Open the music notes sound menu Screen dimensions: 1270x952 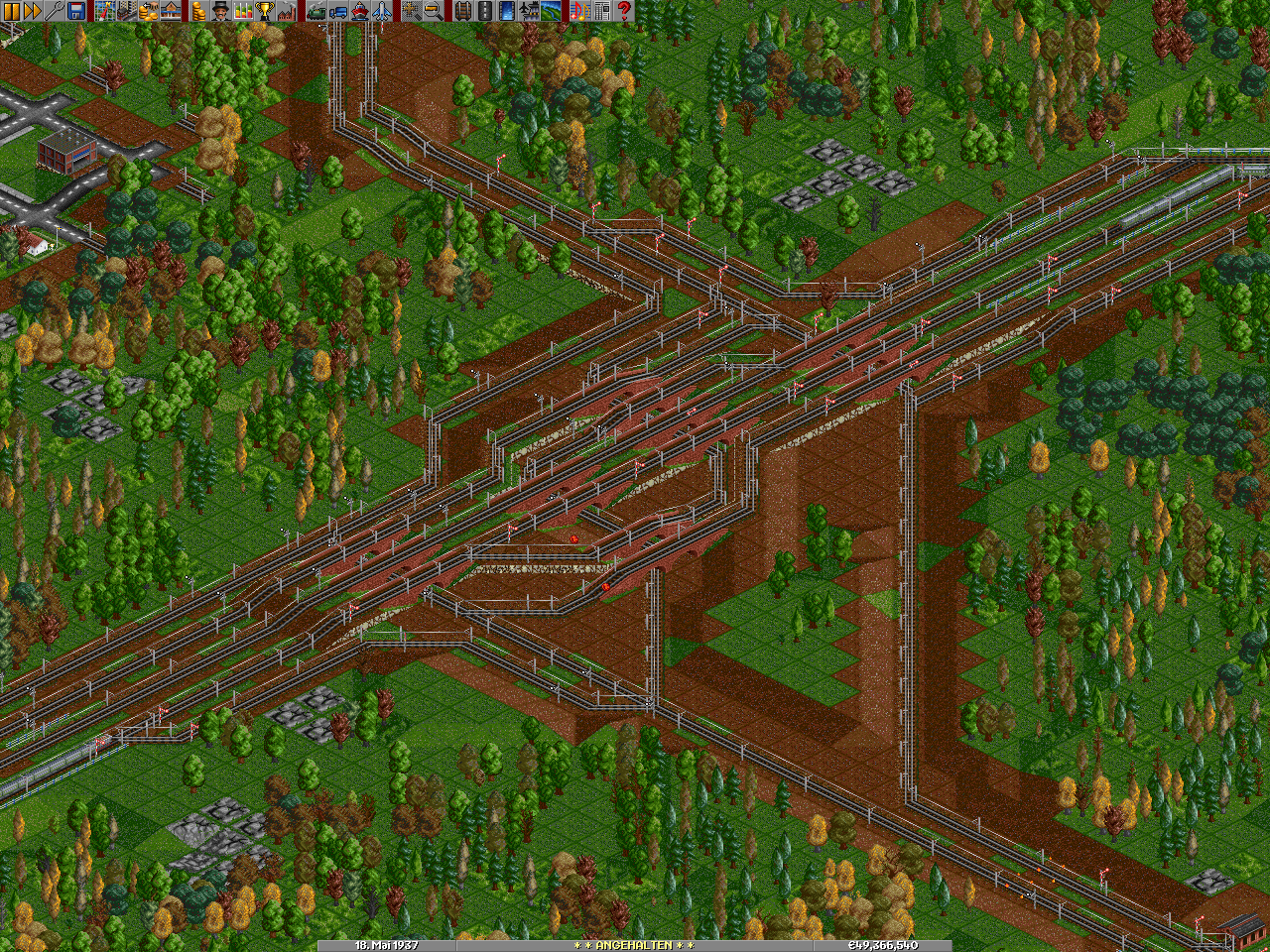coord(580,11)
